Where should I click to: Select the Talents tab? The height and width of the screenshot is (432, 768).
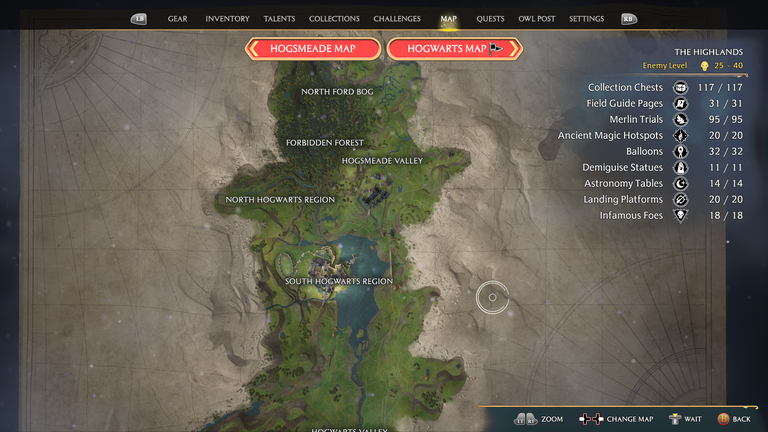pos(279,19)
